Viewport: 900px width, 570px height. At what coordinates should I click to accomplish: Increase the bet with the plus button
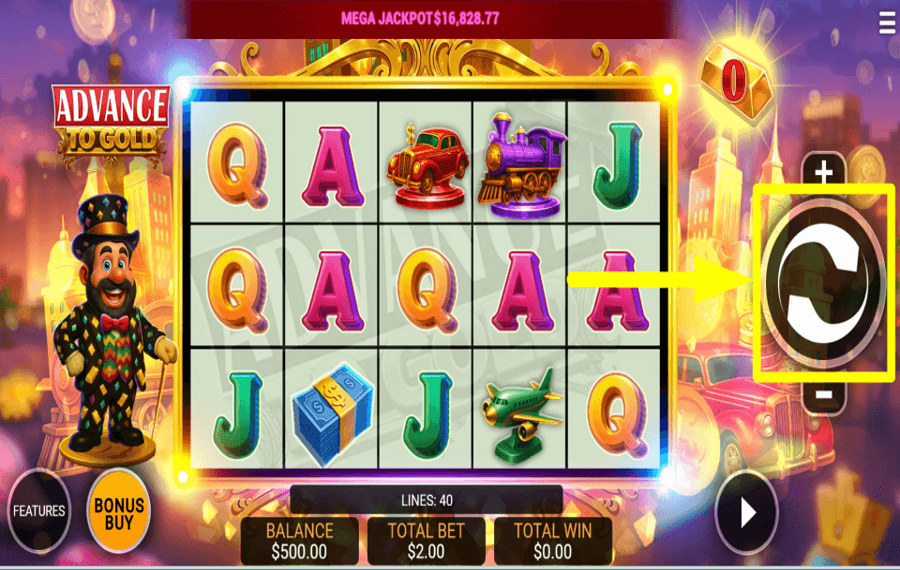[823, 173]
